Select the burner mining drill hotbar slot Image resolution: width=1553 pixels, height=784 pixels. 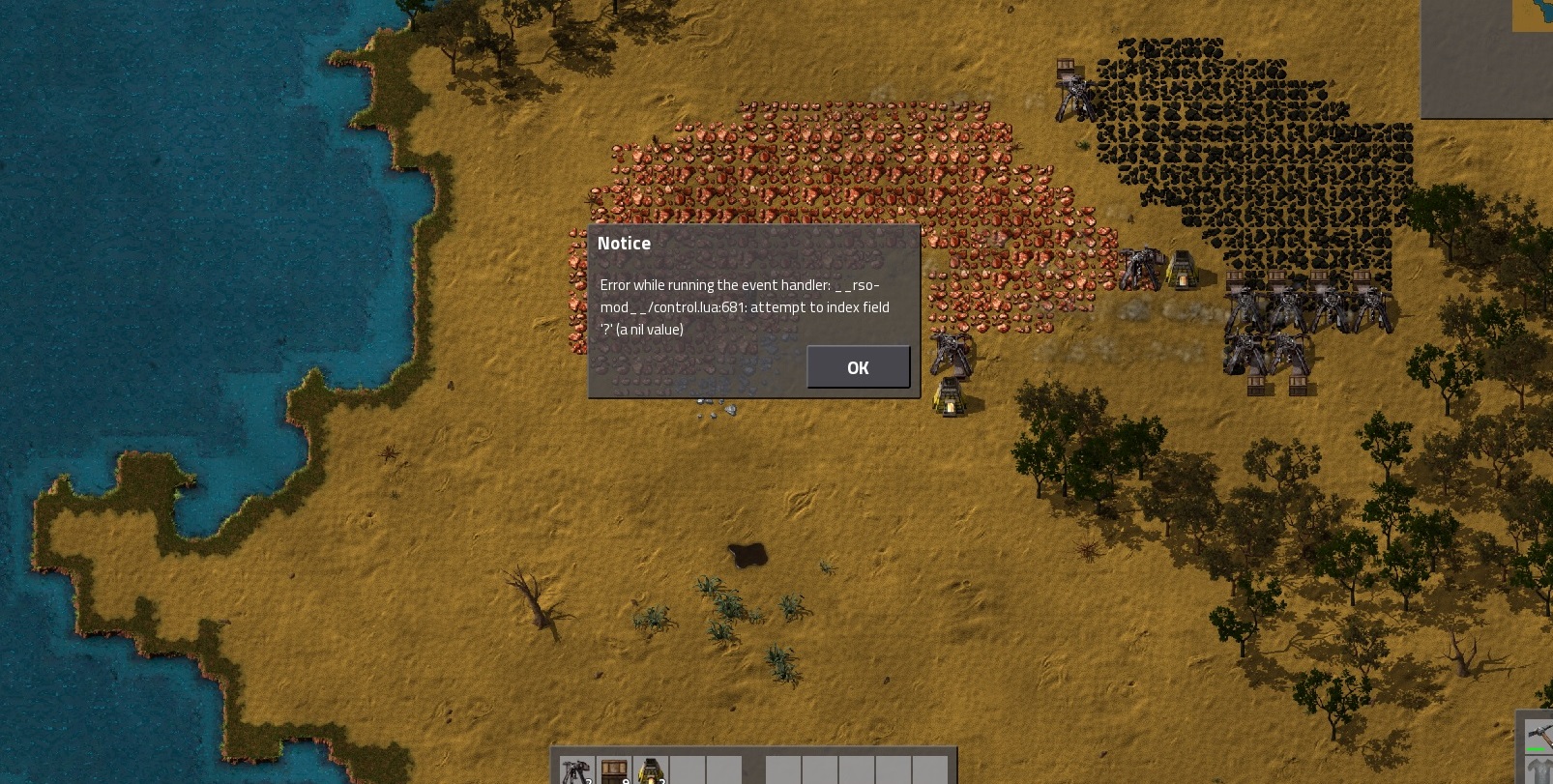tap(577, 770)
